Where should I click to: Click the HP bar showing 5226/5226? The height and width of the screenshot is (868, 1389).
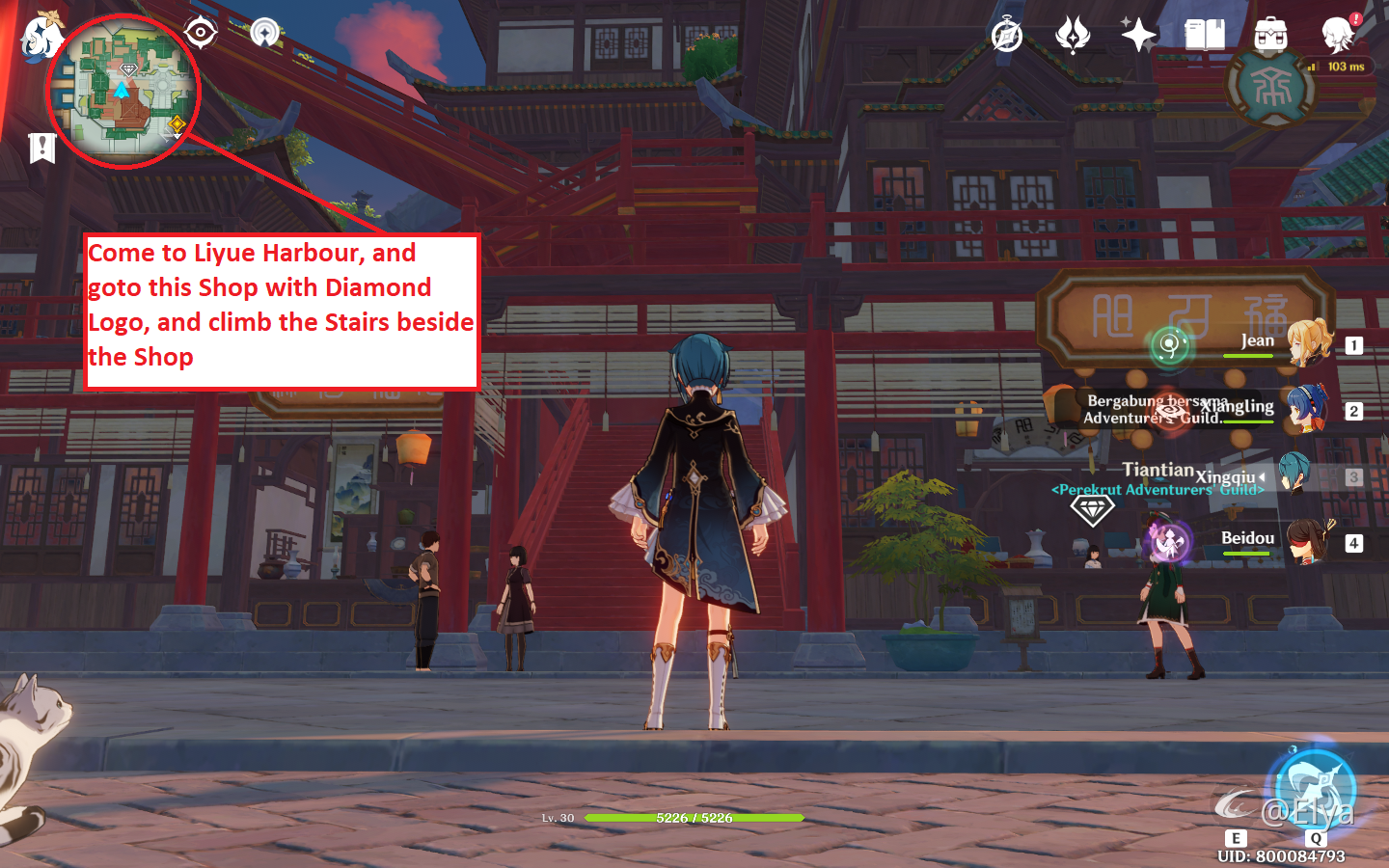(693, 816)
